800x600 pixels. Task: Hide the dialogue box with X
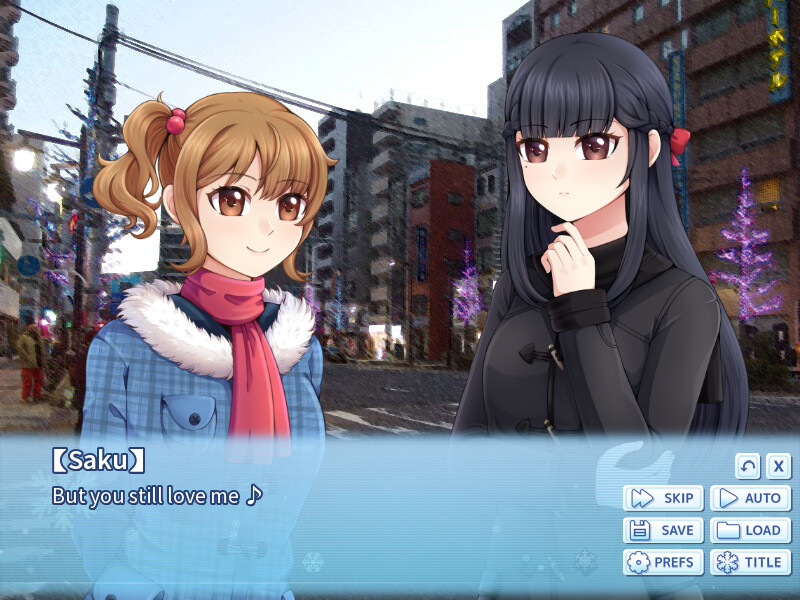779,466
